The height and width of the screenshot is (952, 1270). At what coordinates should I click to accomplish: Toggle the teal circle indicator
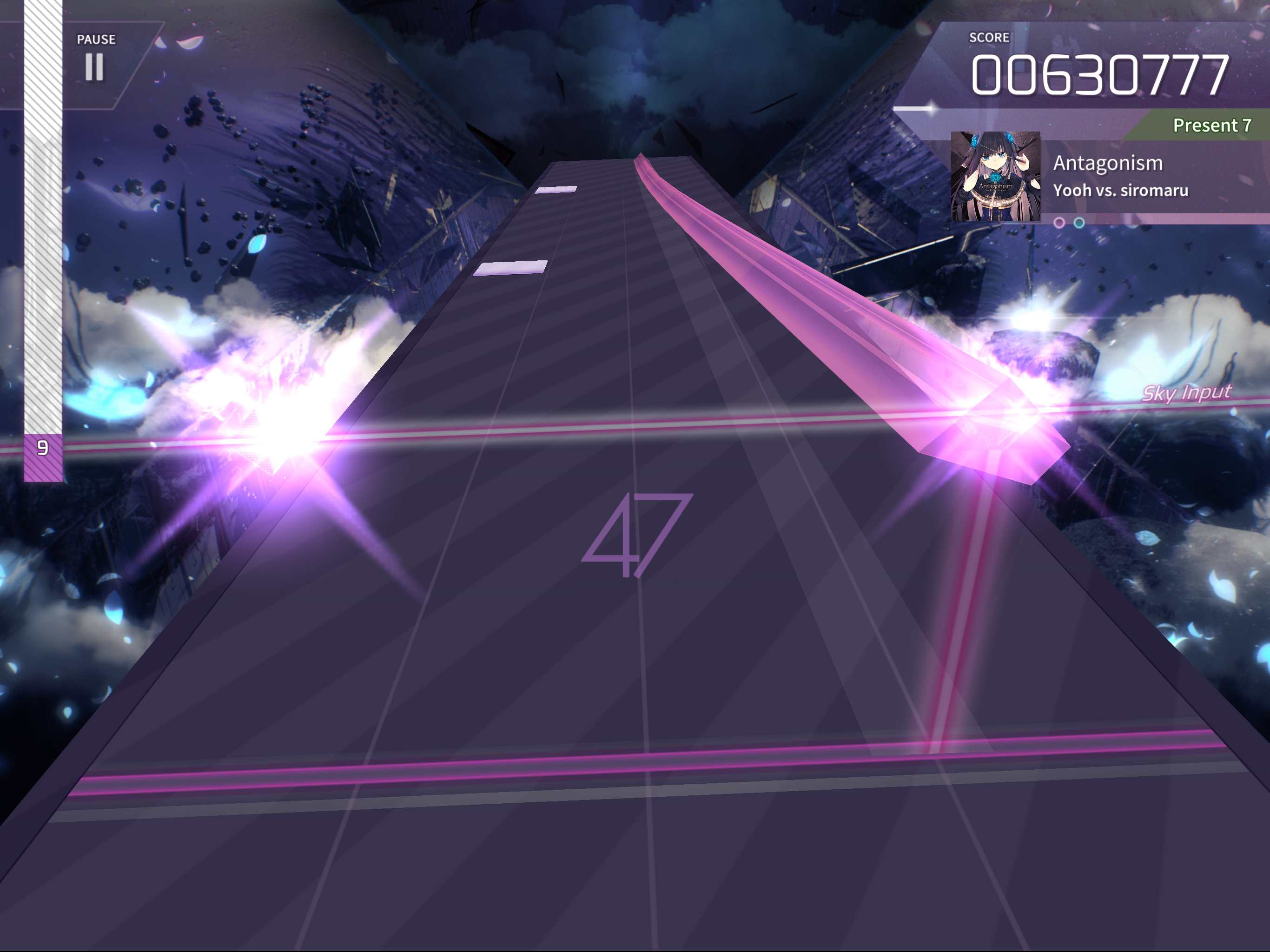point(1079,224)
